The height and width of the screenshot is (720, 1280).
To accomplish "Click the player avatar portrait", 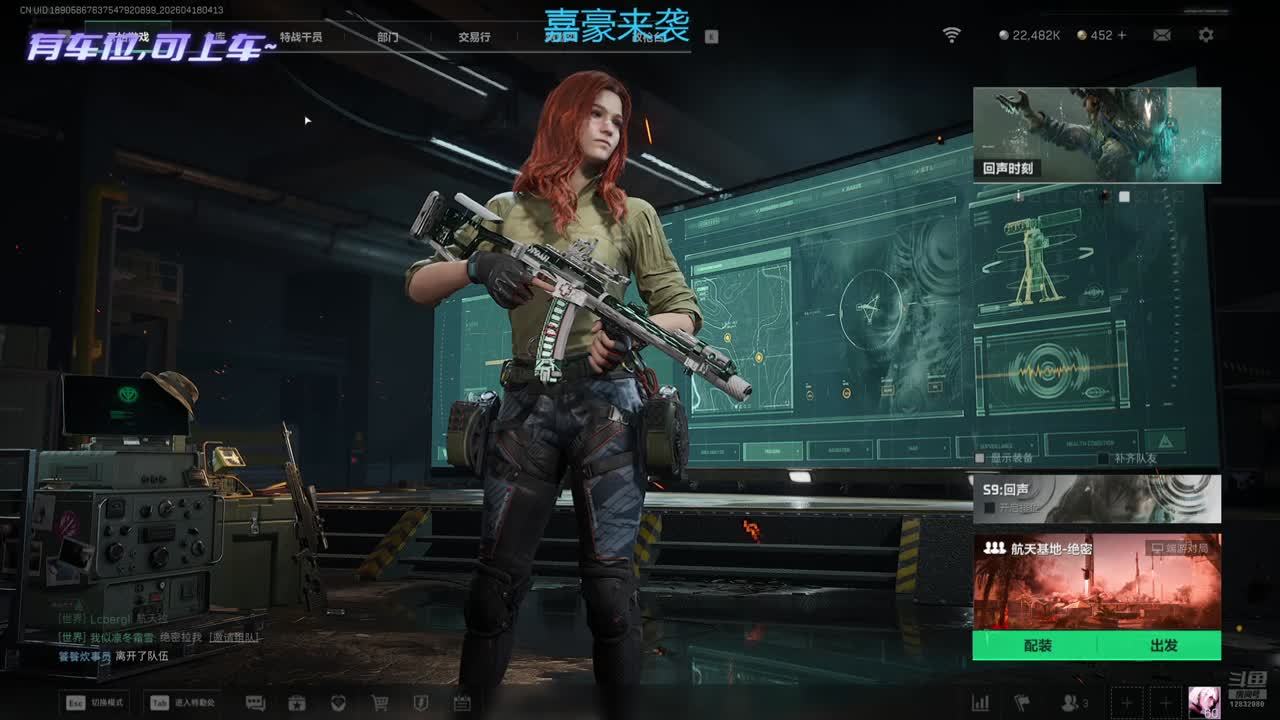I will pyautogui.click(x=1203, y=702).
